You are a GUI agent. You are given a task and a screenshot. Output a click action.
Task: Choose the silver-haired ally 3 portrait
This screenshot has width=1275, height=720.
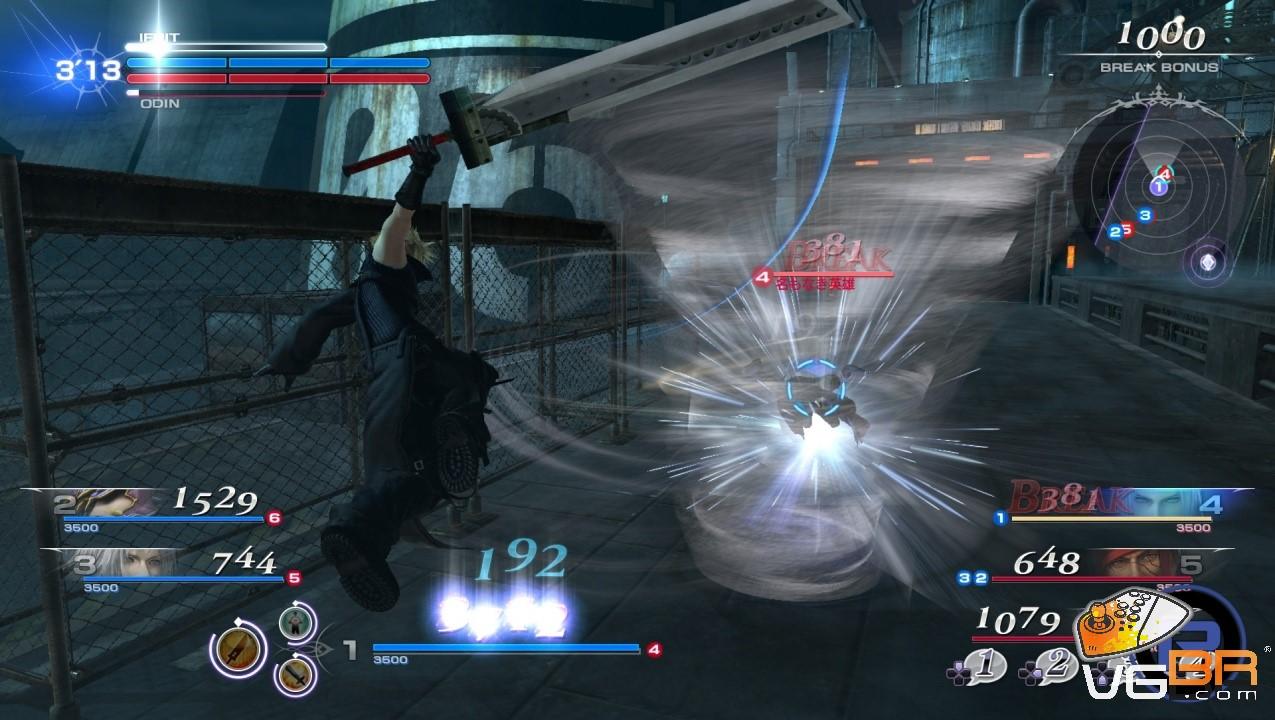[132, 564]
